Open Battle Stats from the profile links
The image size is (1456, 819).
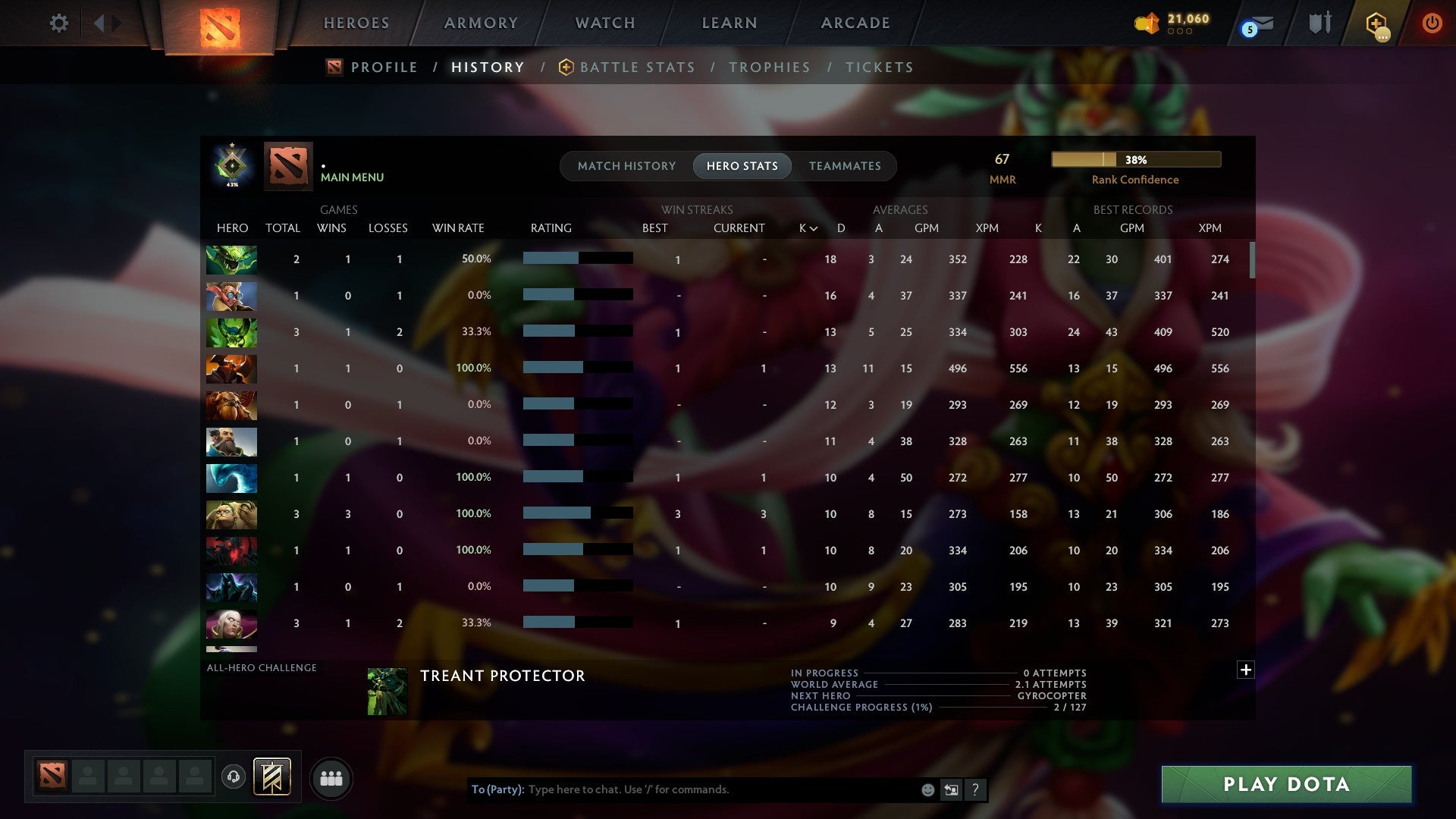coord(637,67)
